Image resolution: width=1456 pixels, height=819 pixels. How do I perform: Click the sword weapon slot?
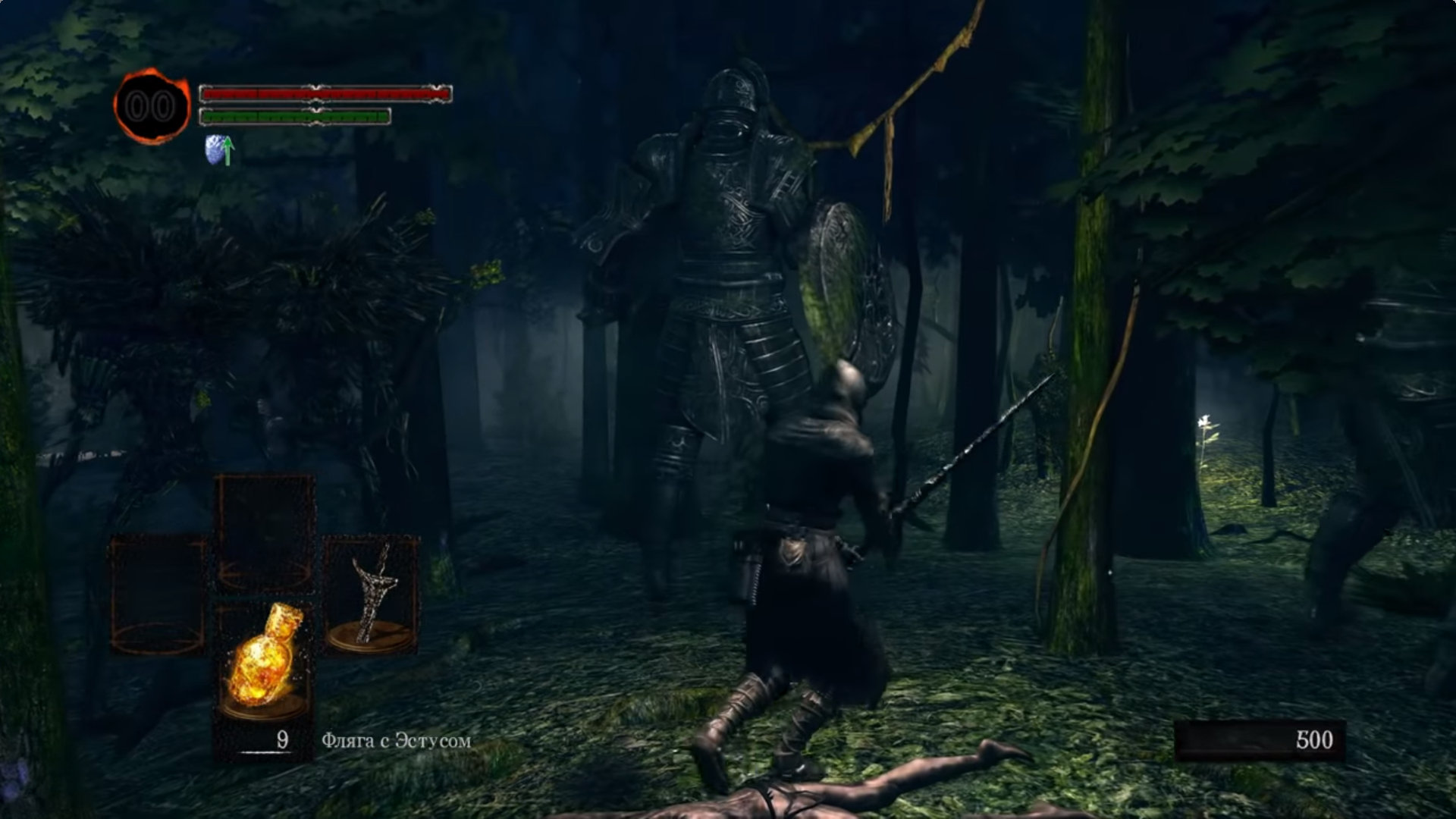coord(371,595)
